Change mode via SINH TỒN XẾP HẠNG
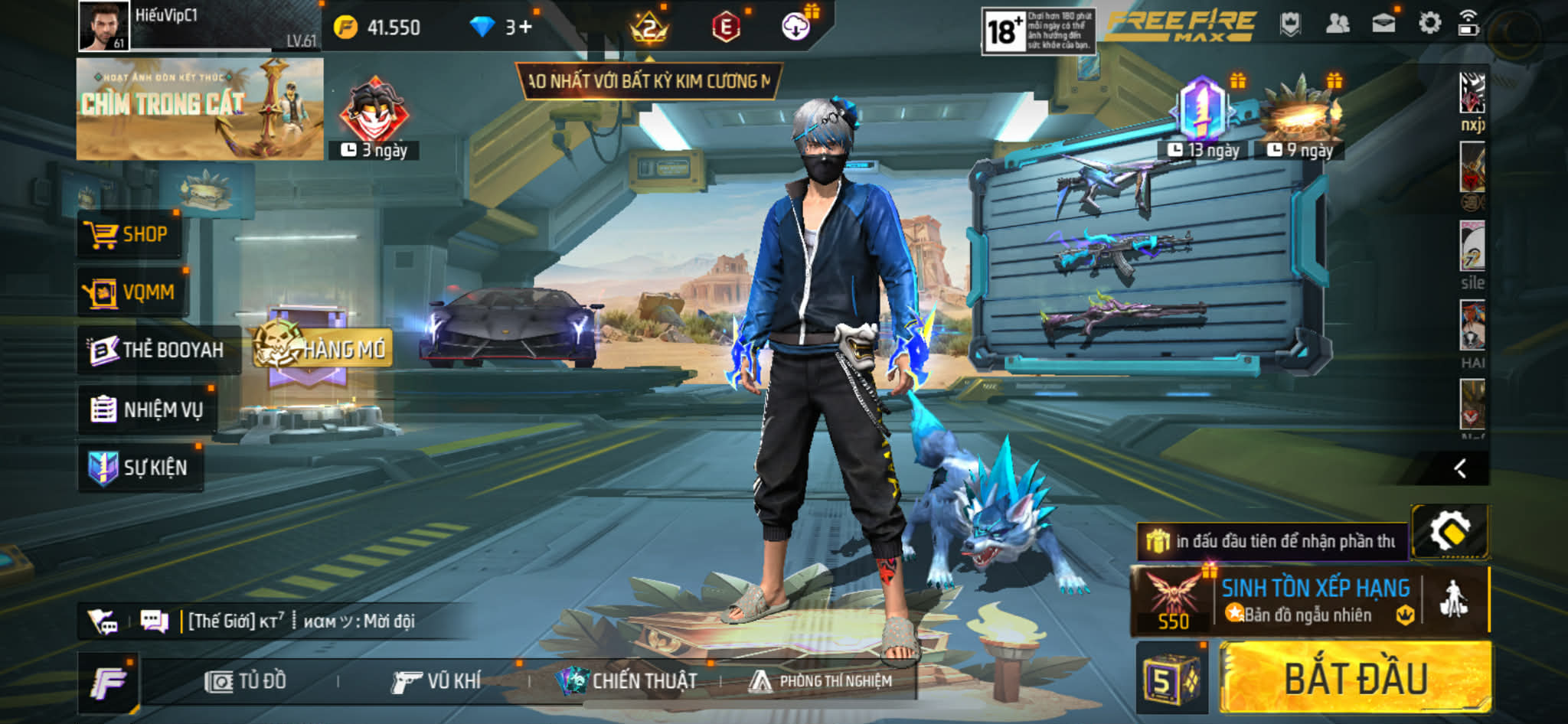The width and height of the screenshot is (1568, 724). (1314, 601)
